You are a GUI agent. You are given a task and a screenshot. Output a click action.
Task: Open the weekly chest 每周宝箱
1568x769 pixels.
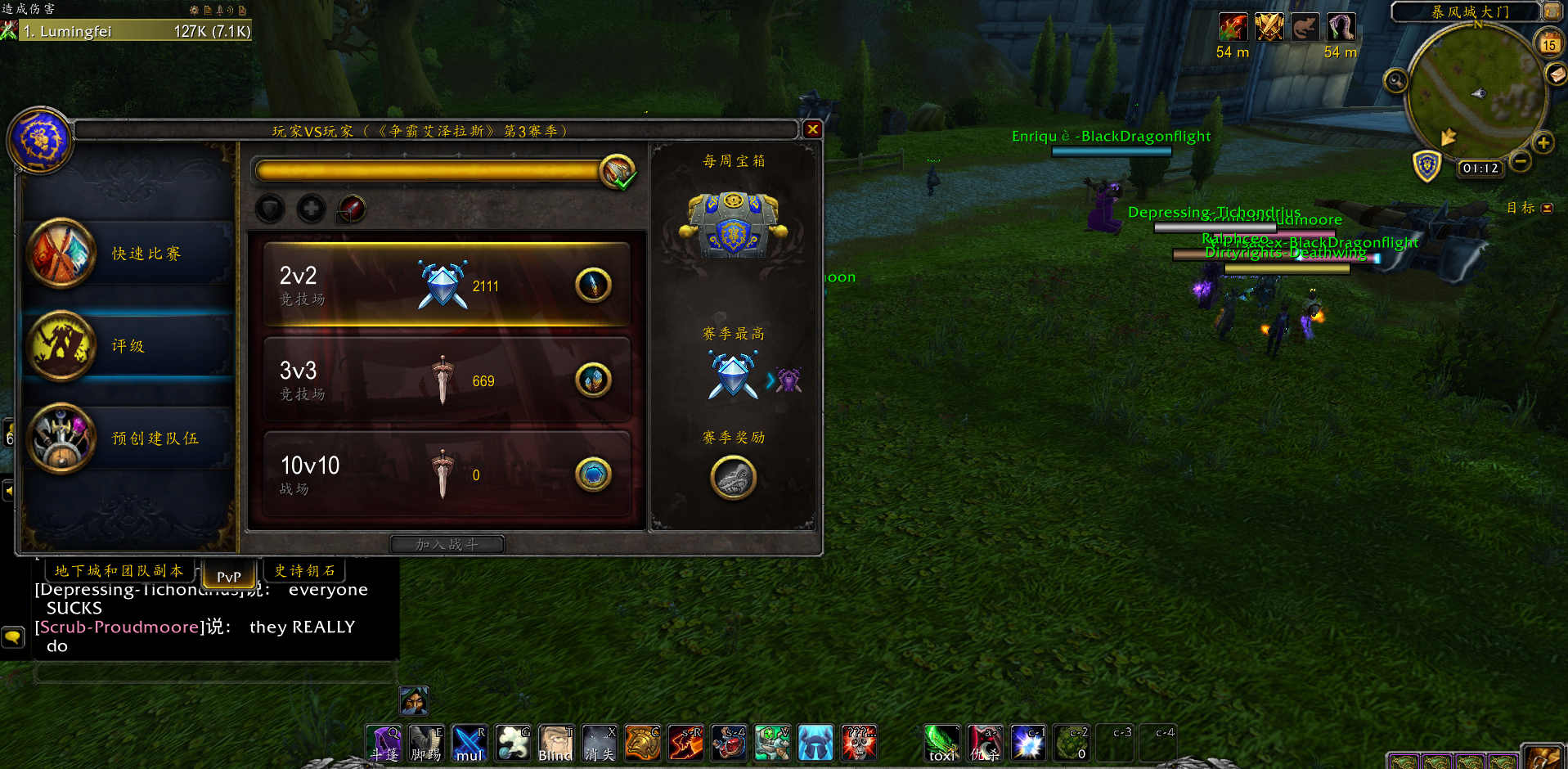point(734,223)
